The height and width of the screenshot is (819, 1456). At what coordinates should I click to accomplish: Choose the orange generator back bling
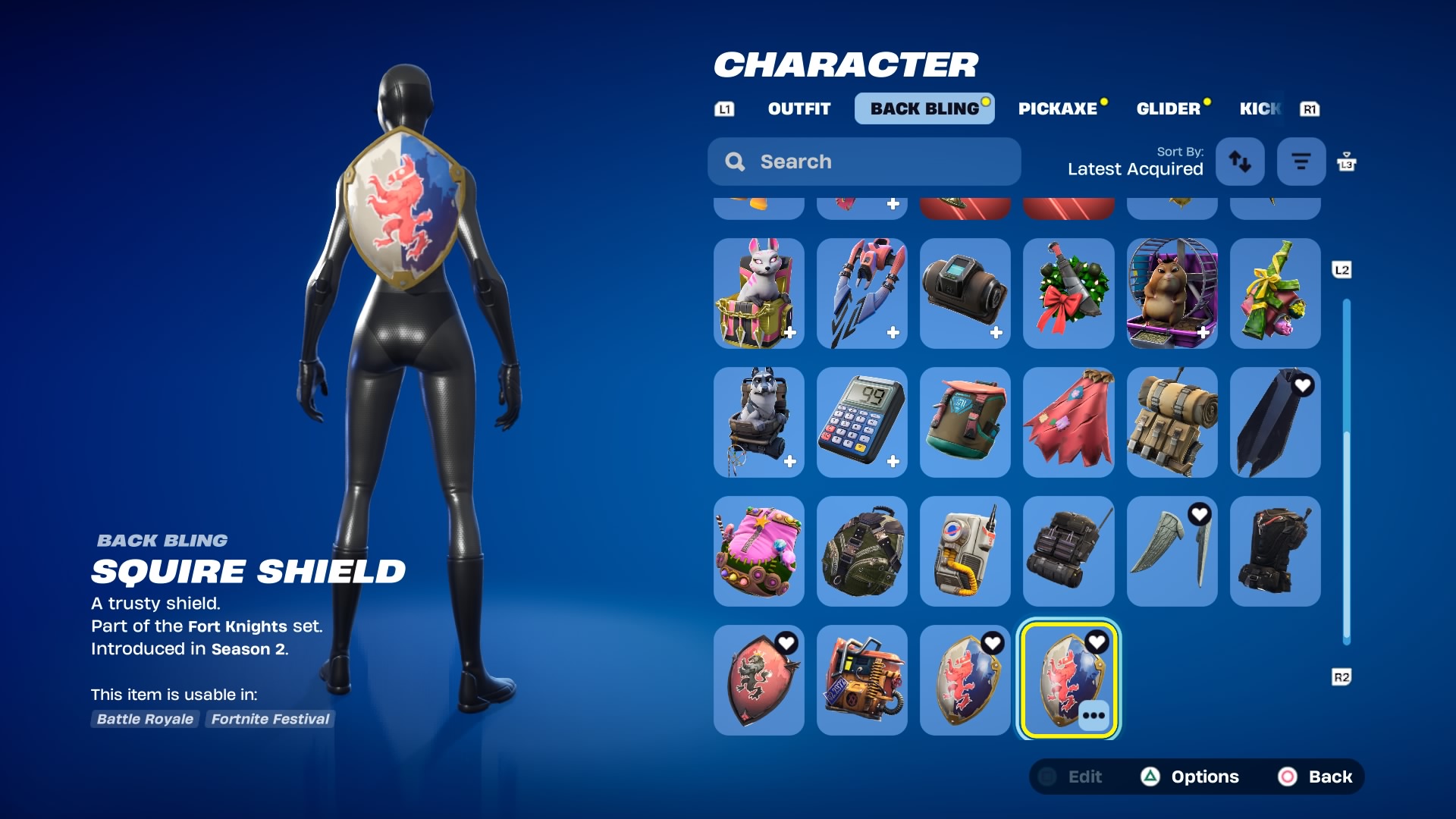click(x=861, y=680)
